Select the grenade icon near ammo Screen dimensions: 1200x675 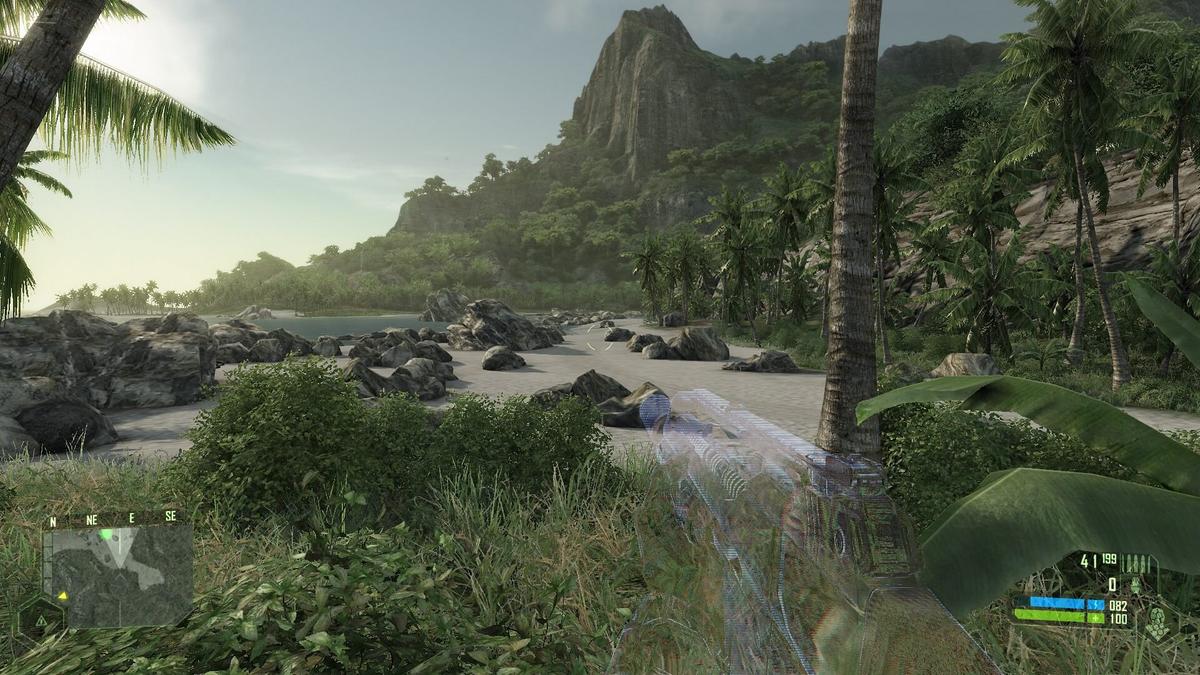pyautogui.click(x=1135, y=585)
